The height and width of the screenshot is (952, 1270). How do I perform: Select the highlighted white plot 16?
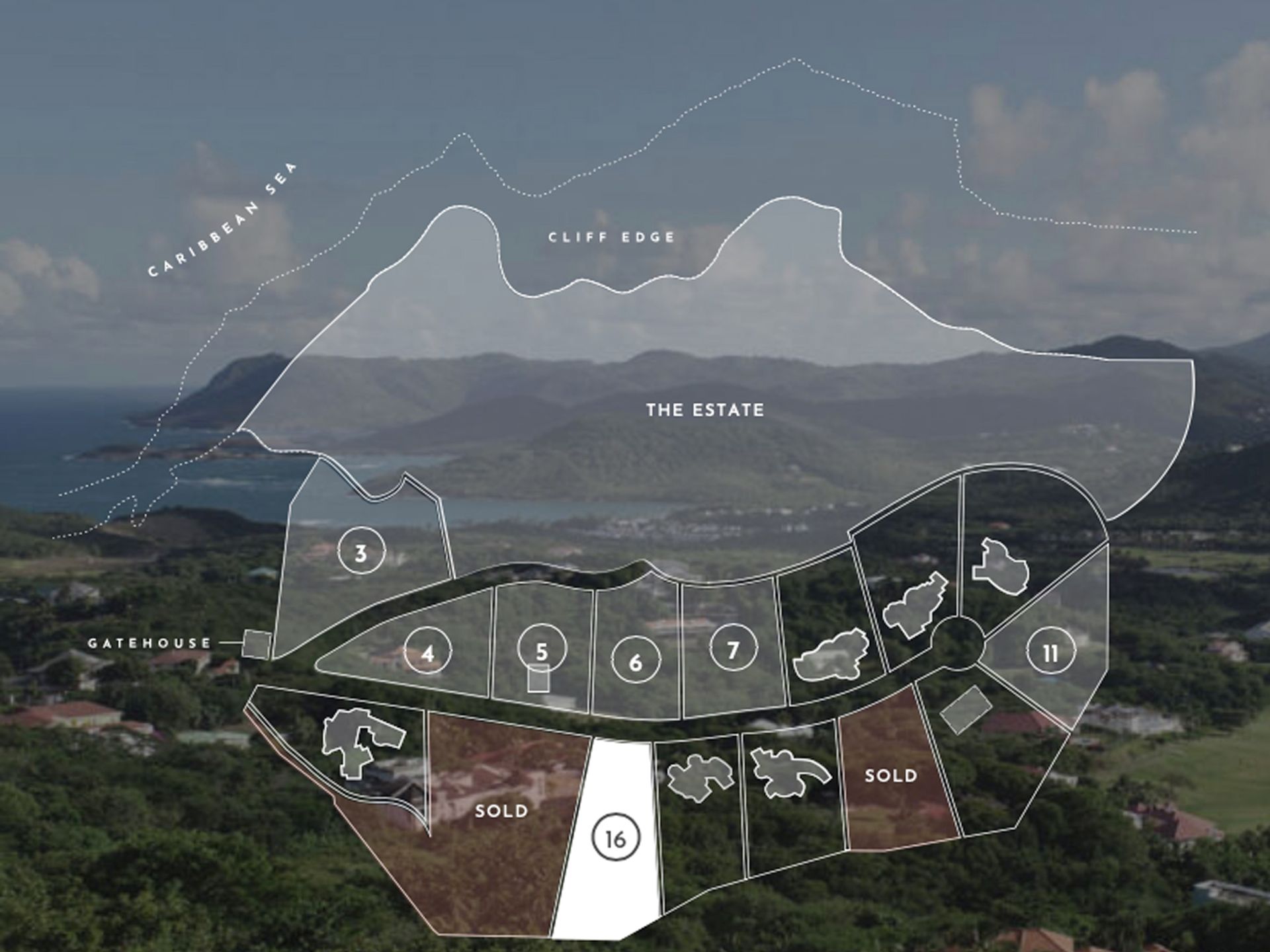click(615, 838)
